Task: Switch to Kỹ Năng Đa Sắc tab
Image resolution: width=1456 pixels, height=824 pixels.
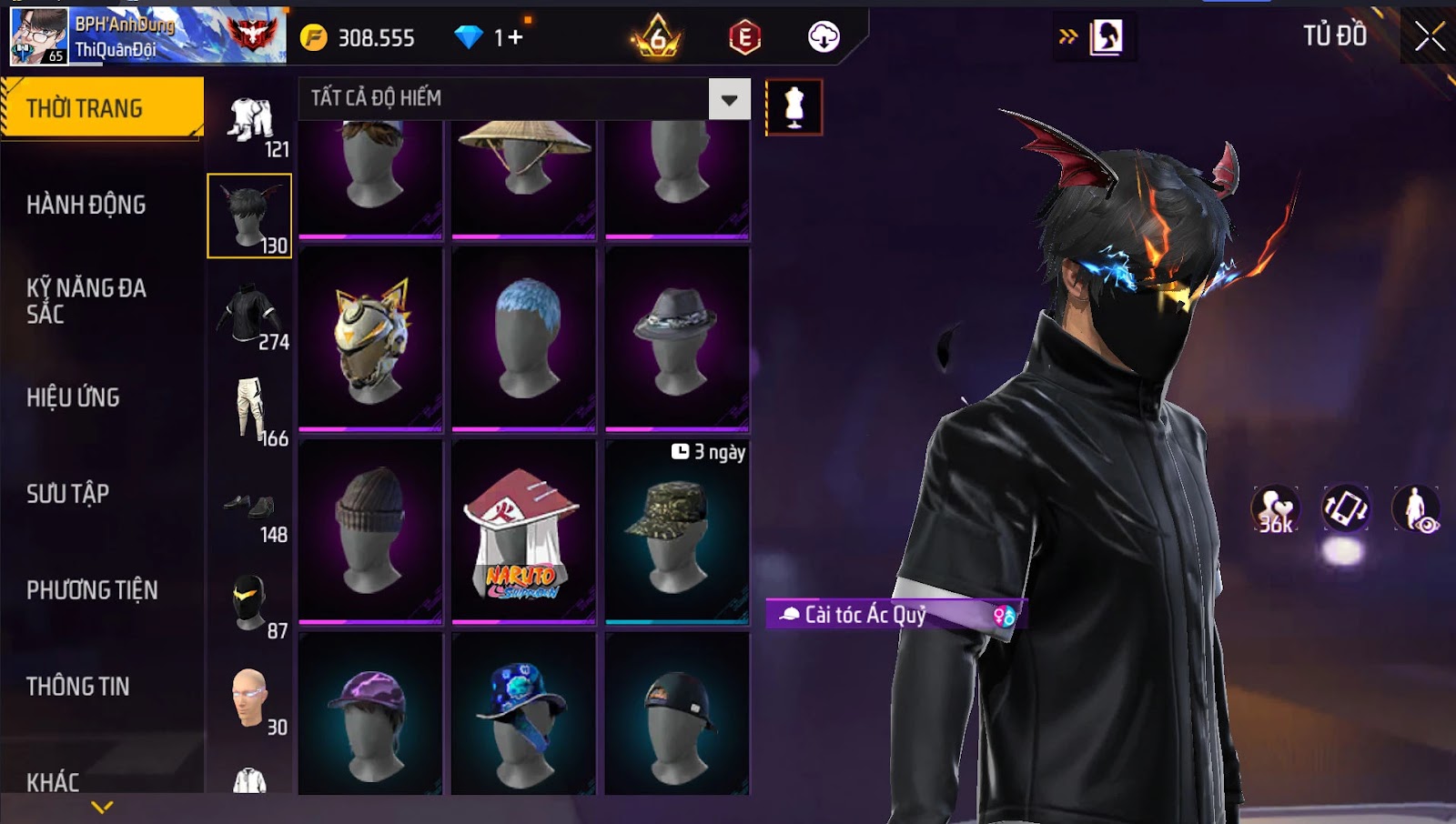Action: click(x=86, y=301)
